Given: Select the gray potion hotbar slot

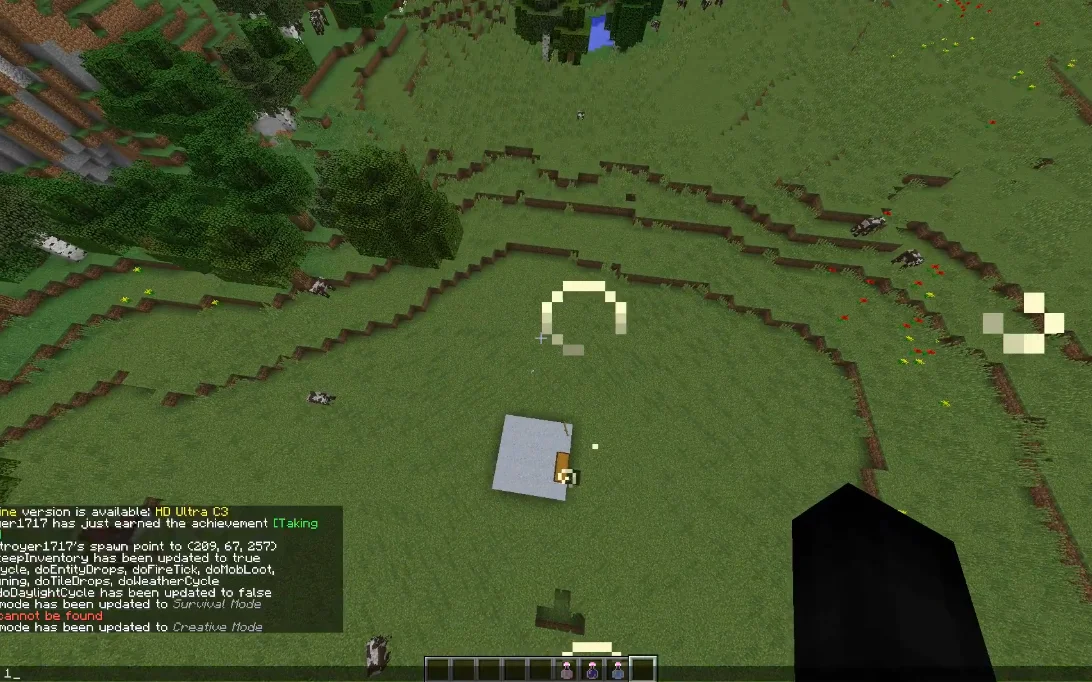Looking at the screenshot, I should [566, 670].
